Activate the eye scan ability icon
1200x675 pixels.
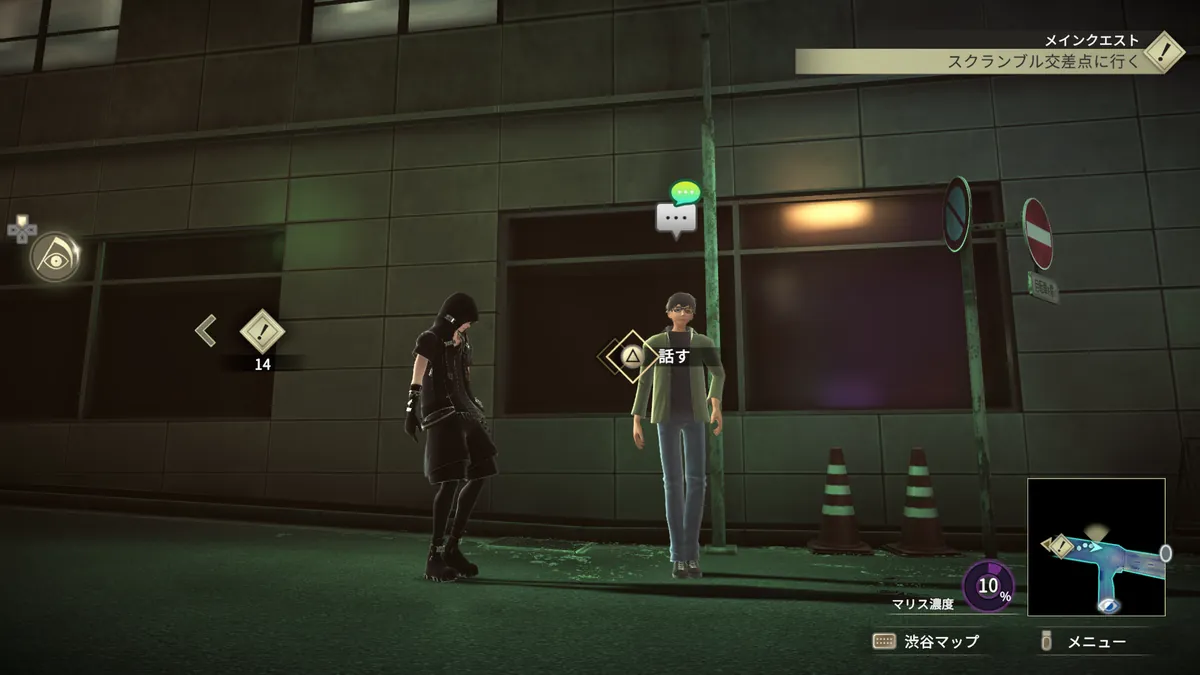54,257
